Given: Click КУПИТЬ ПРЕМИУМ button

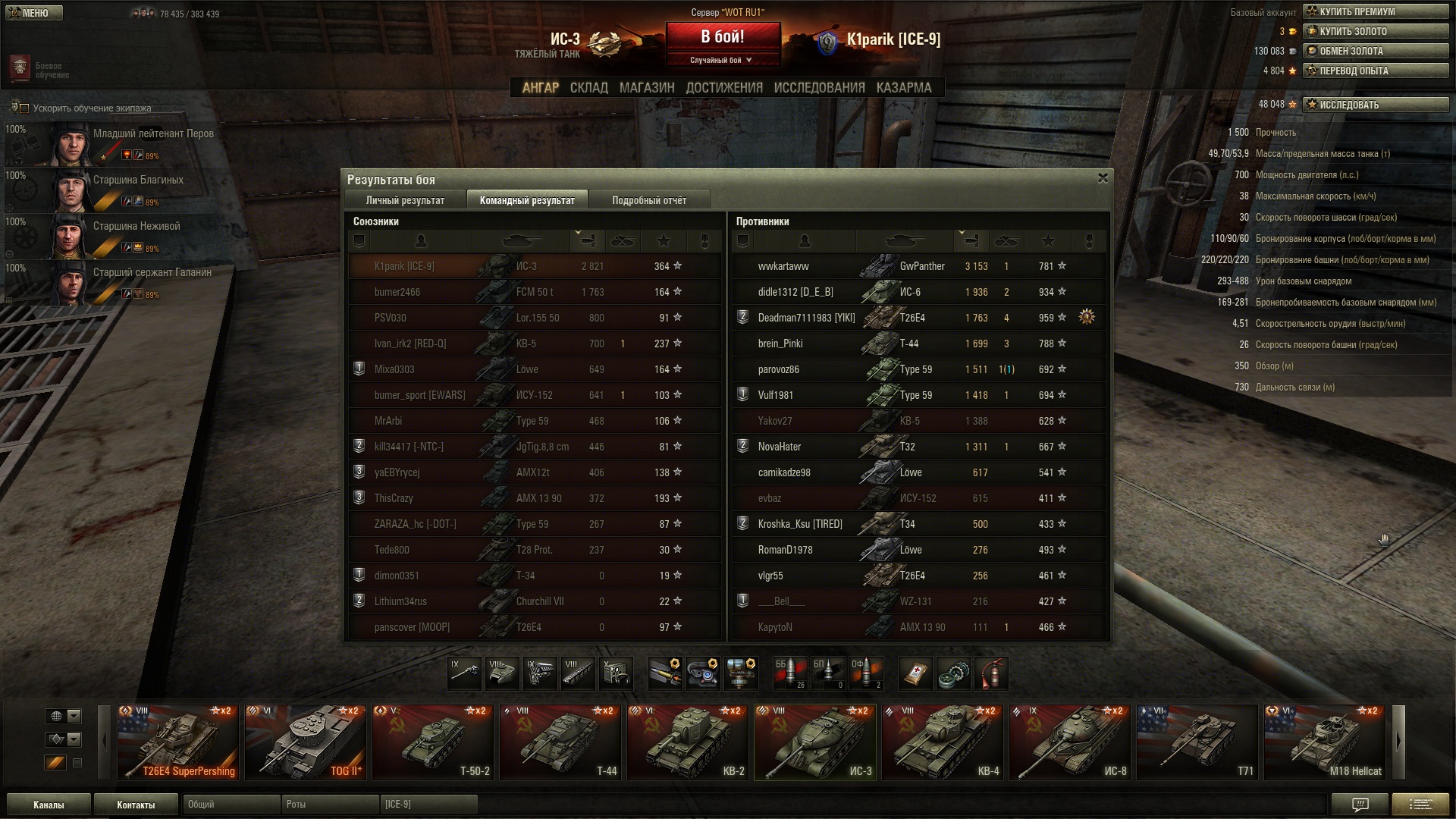Looking at the screenshot, I should pos(1375,11).
